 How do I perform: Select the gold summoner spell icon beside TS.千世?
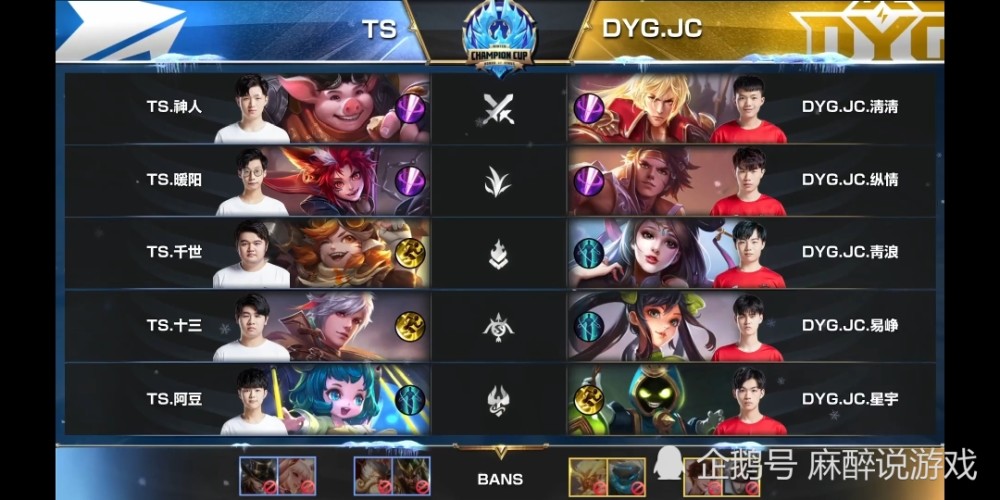point(410,253)
